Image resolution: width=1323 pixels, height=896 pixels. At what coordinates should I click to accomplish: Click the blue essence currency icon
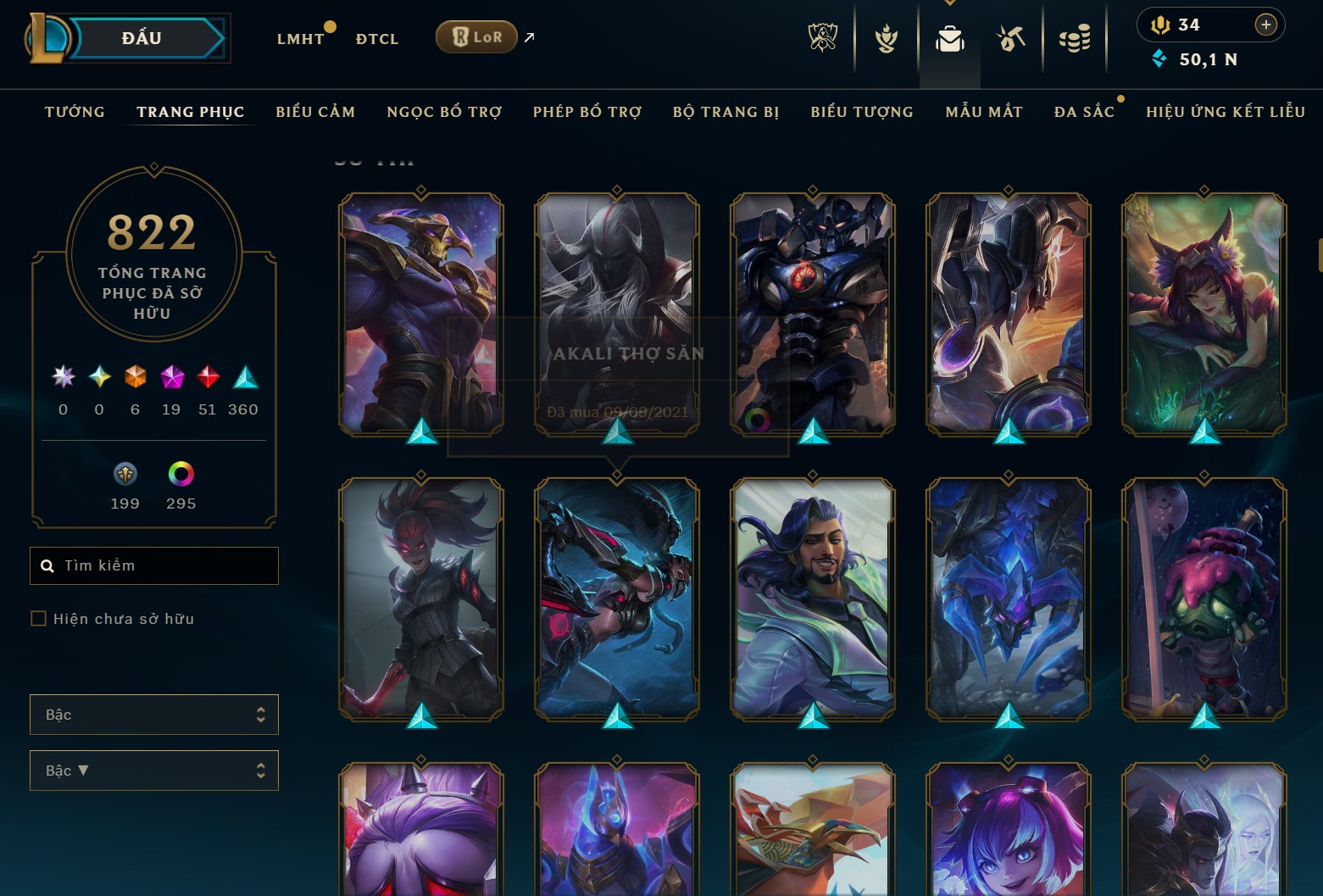click(1160, 59)
